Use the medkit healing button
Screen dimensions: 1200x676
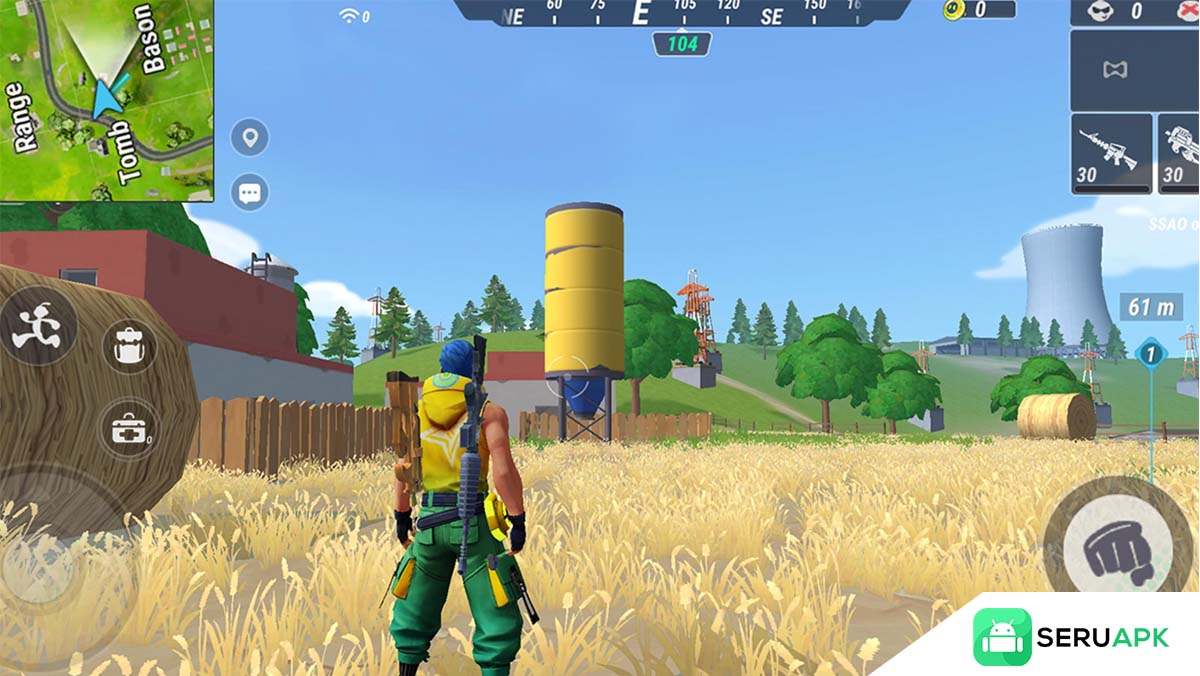(130, 428)
